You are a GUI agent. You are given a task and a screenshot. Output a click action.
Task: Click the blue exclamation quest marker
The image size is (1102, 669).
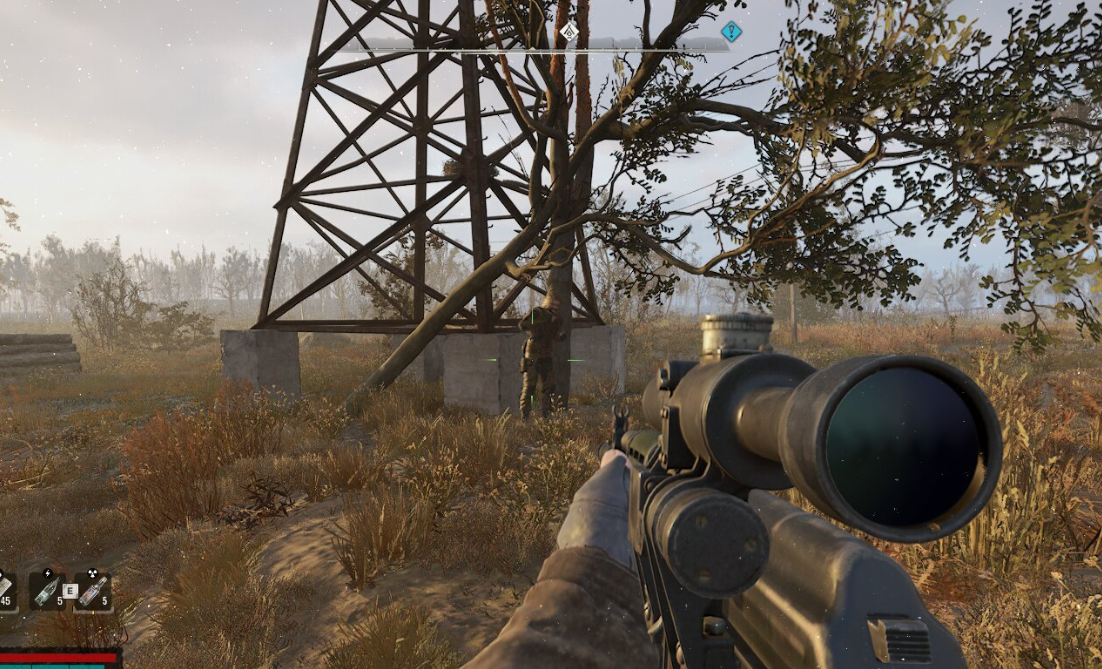(732, 31)
